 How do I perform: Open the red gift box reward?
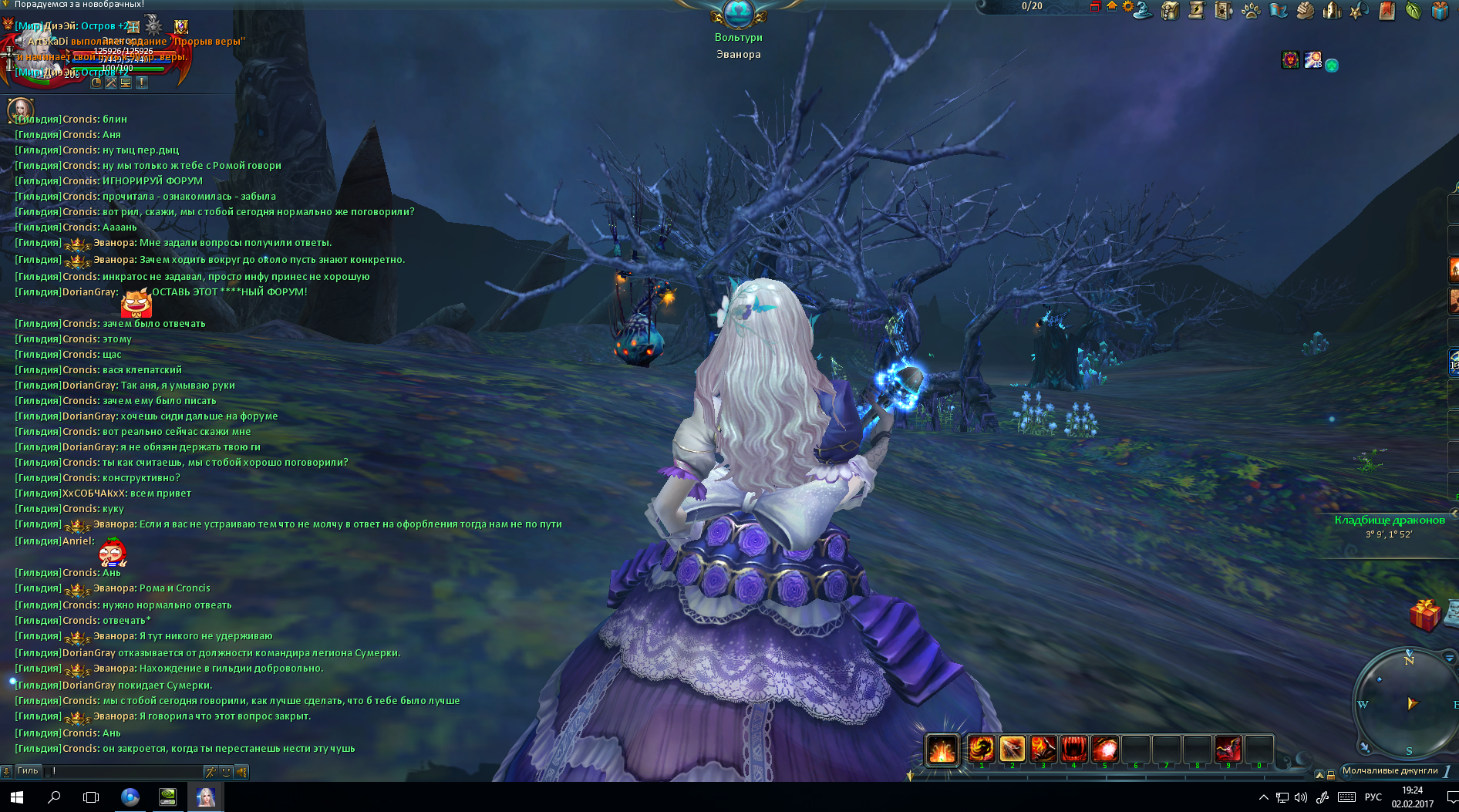[x=1424, y=615]
